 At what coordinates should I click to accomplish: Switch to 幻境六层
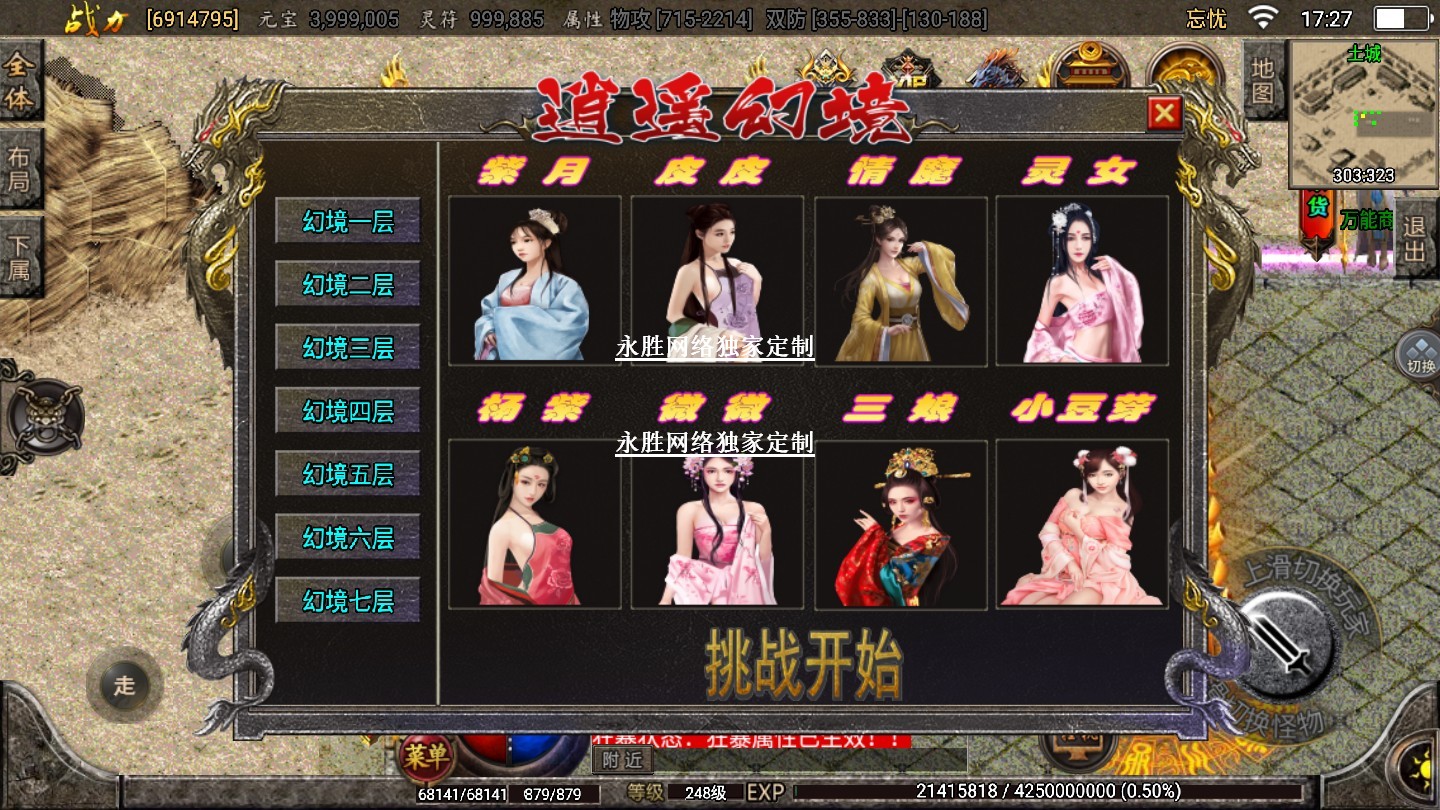coord(348,537)
